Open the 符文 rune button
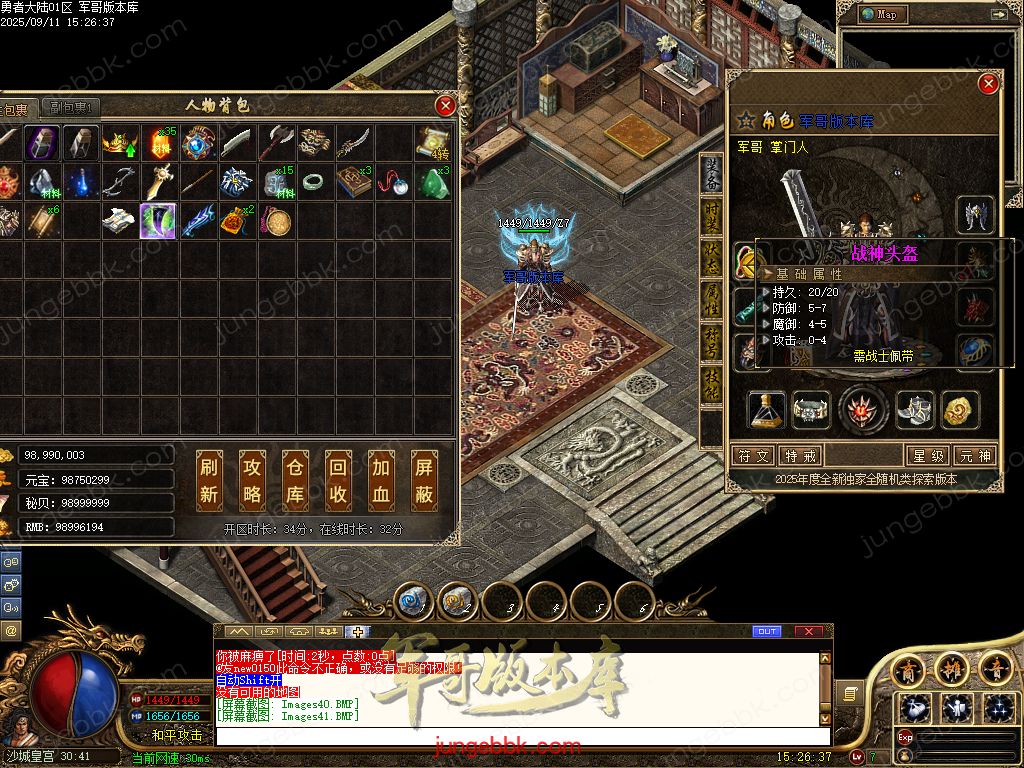This screenshot has height=768, width=1024. tap(754, 455)
